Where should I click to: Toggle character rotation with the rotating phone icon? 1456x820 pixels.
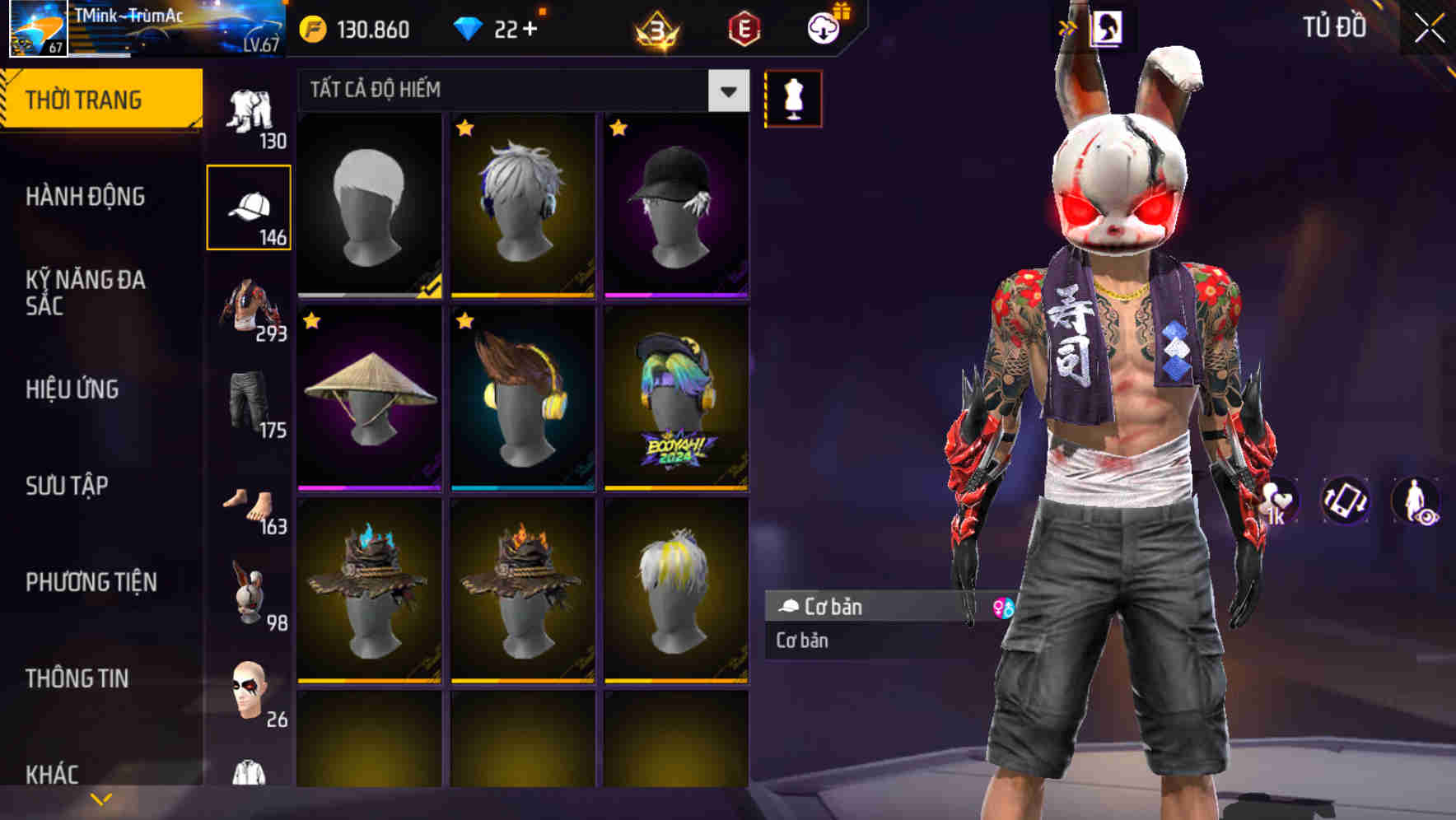(1344, 501)
